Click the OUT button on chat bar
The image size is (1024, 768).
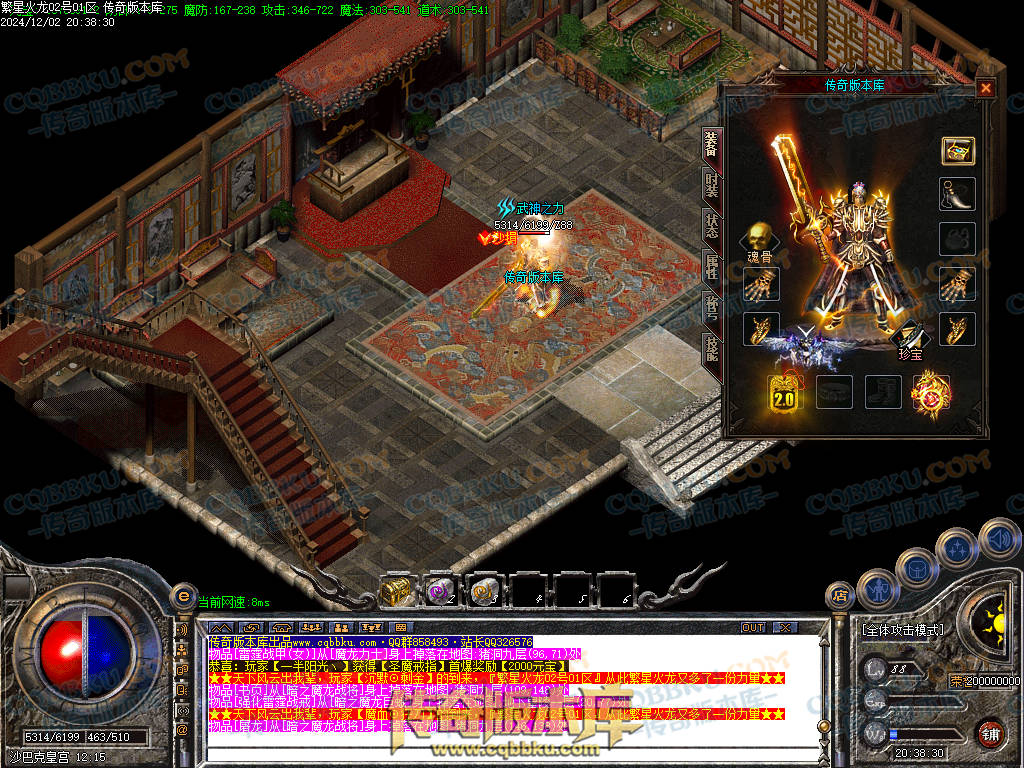click(753, 627)
